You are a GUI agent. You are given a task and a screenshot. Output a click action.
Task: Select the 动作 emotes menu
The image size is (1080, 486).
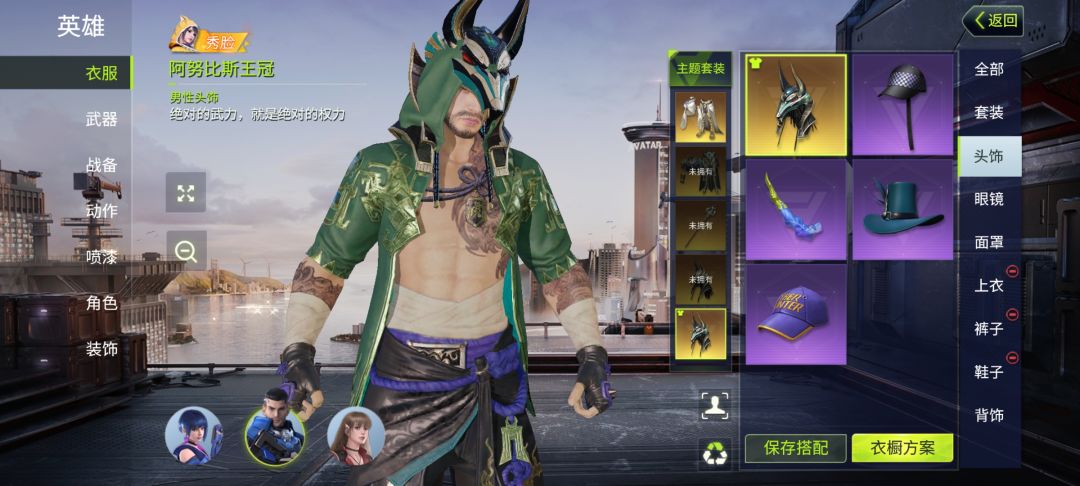[101, 211]
